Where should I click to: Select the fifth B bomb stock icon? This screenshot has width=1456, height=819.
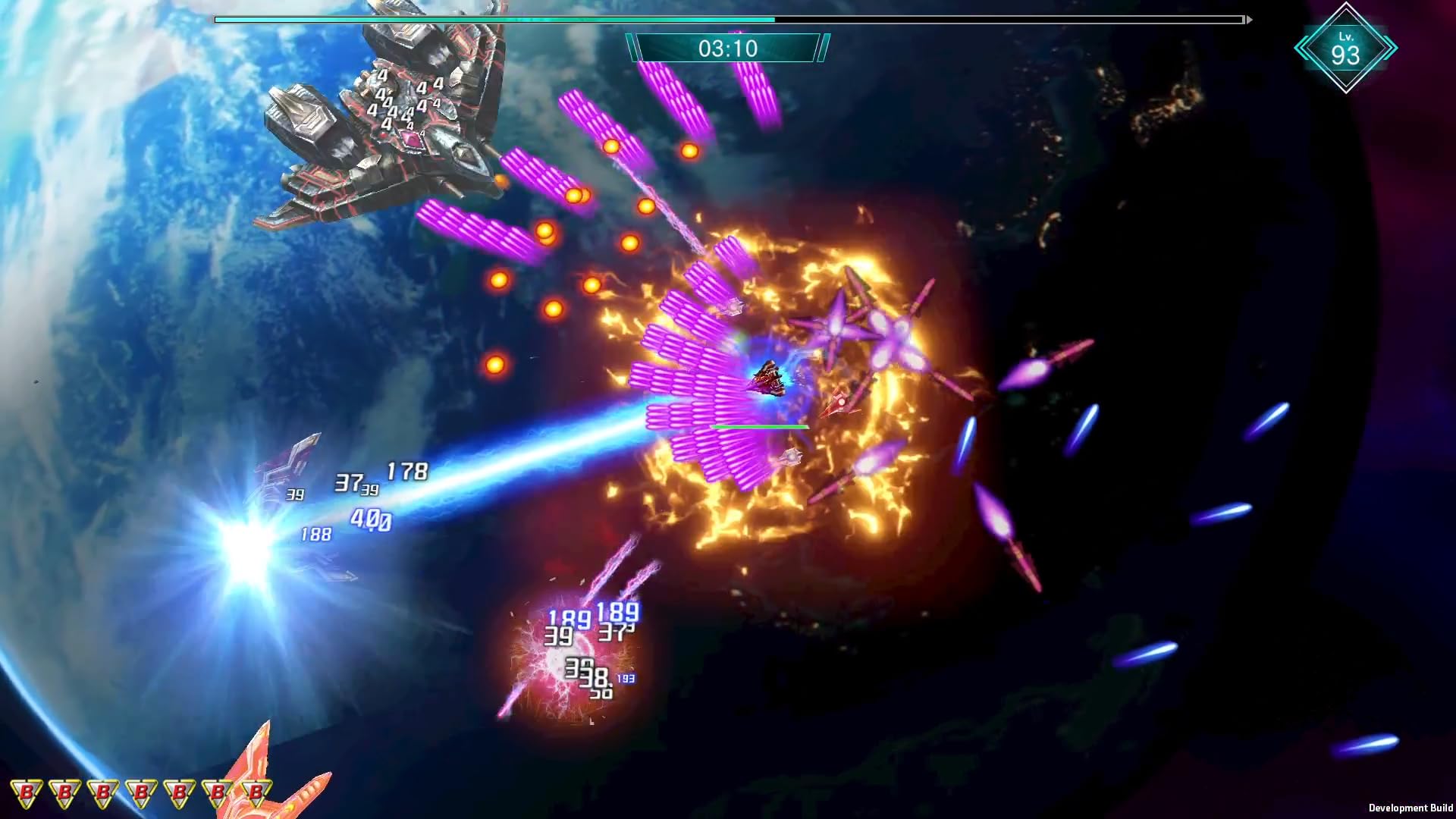[x=179, y=792]
